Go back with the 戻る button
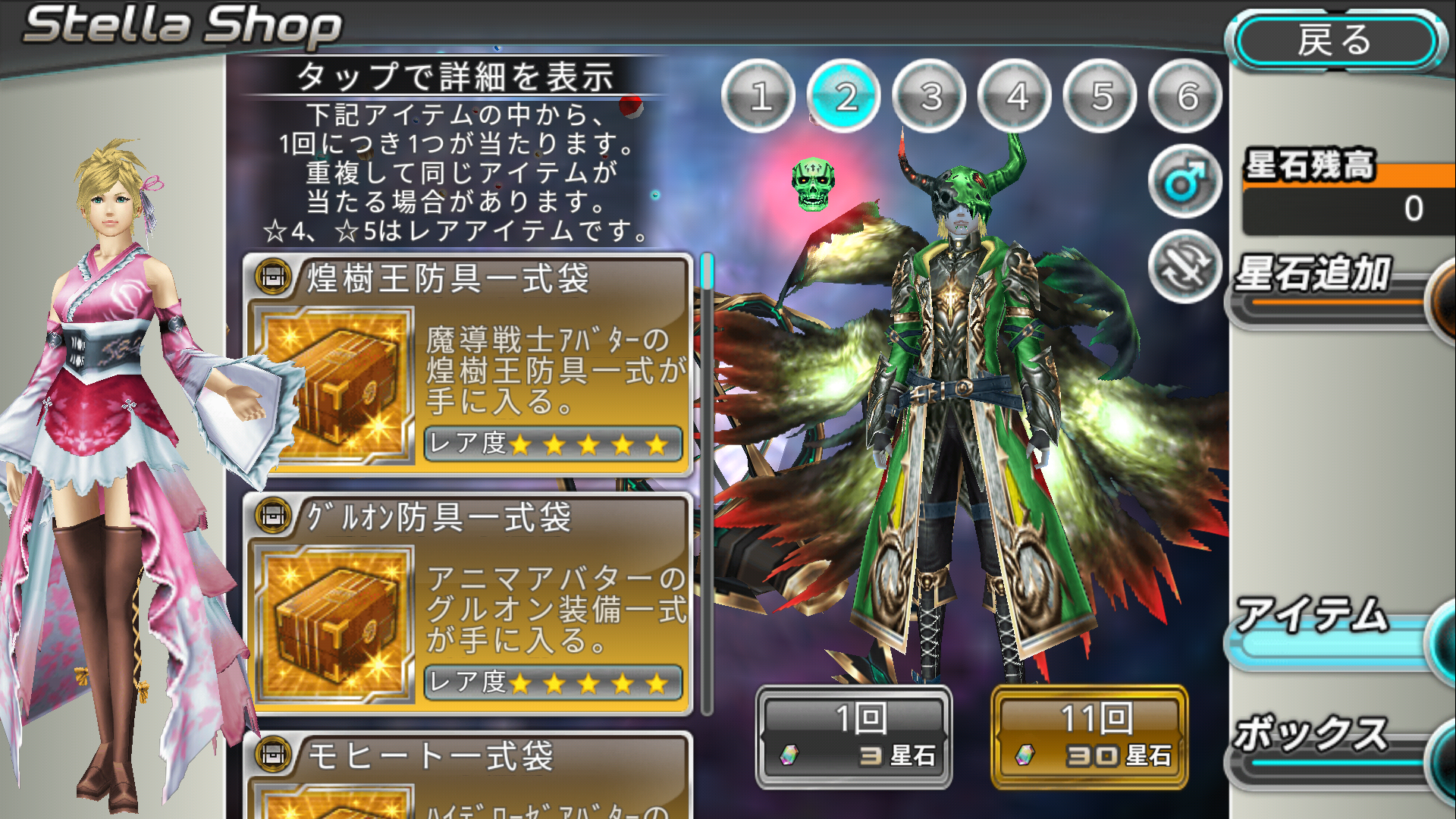 [1335, 41]
